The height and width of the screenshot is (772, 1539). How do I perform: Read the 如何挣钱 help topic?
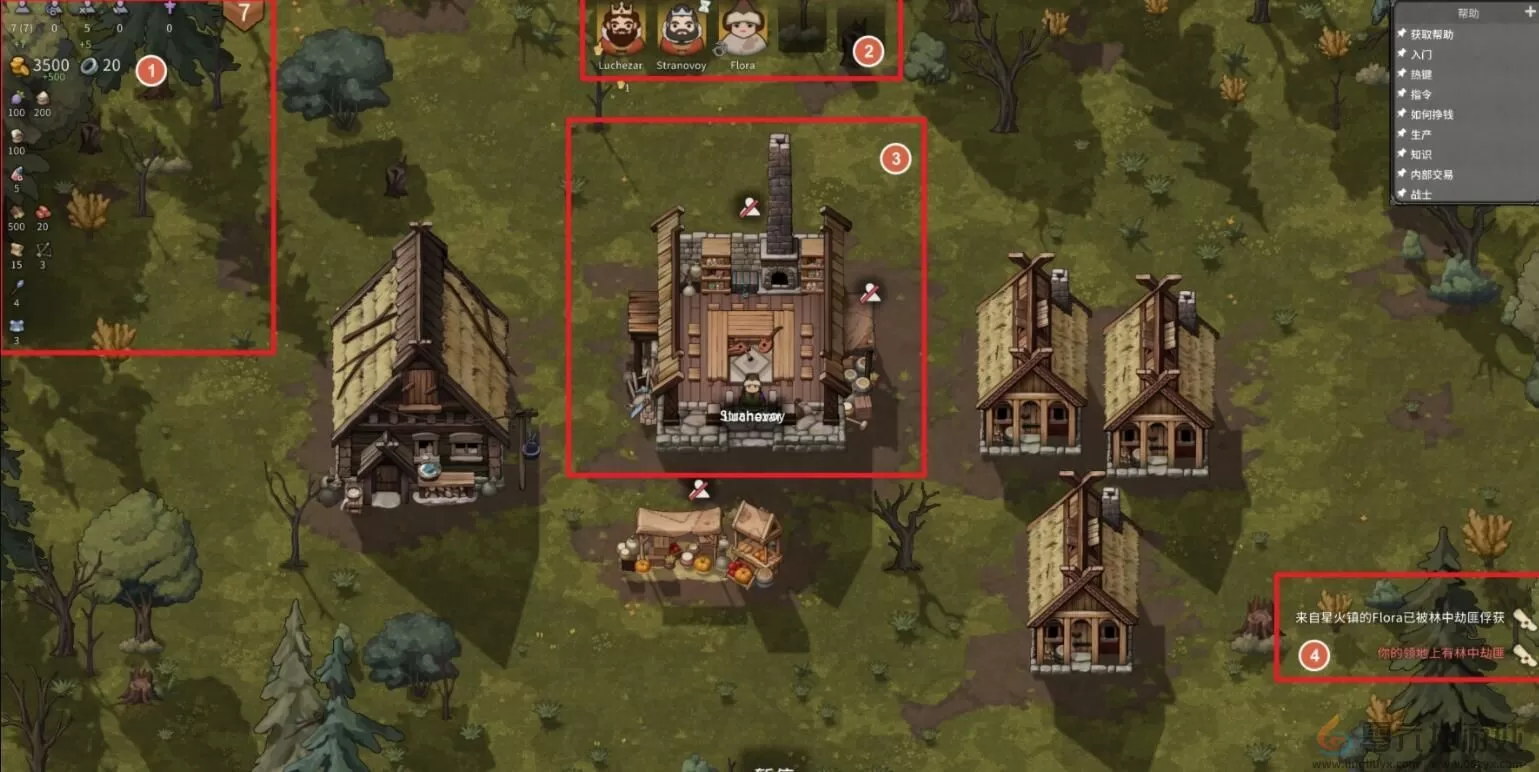point(1431,114)
